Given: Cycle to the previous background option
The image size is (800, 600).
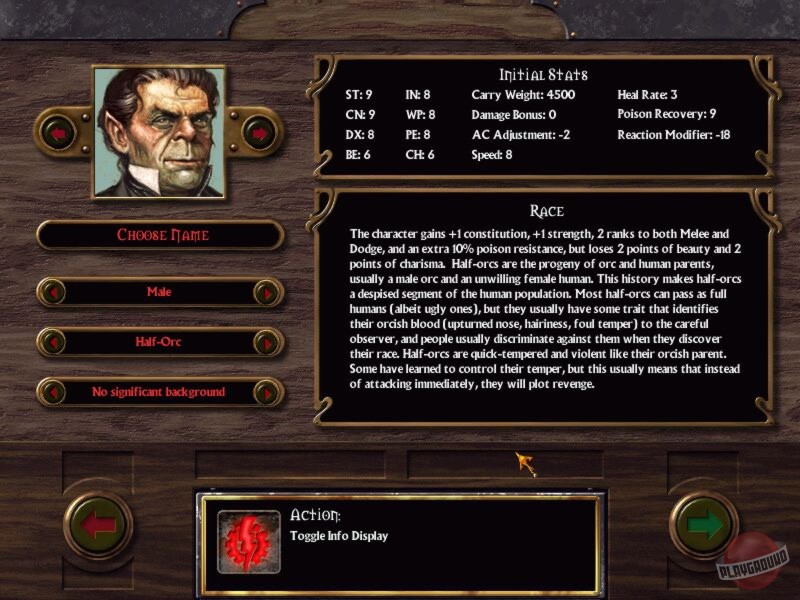Looking at the screenshot, I should [x=53, y=393].
